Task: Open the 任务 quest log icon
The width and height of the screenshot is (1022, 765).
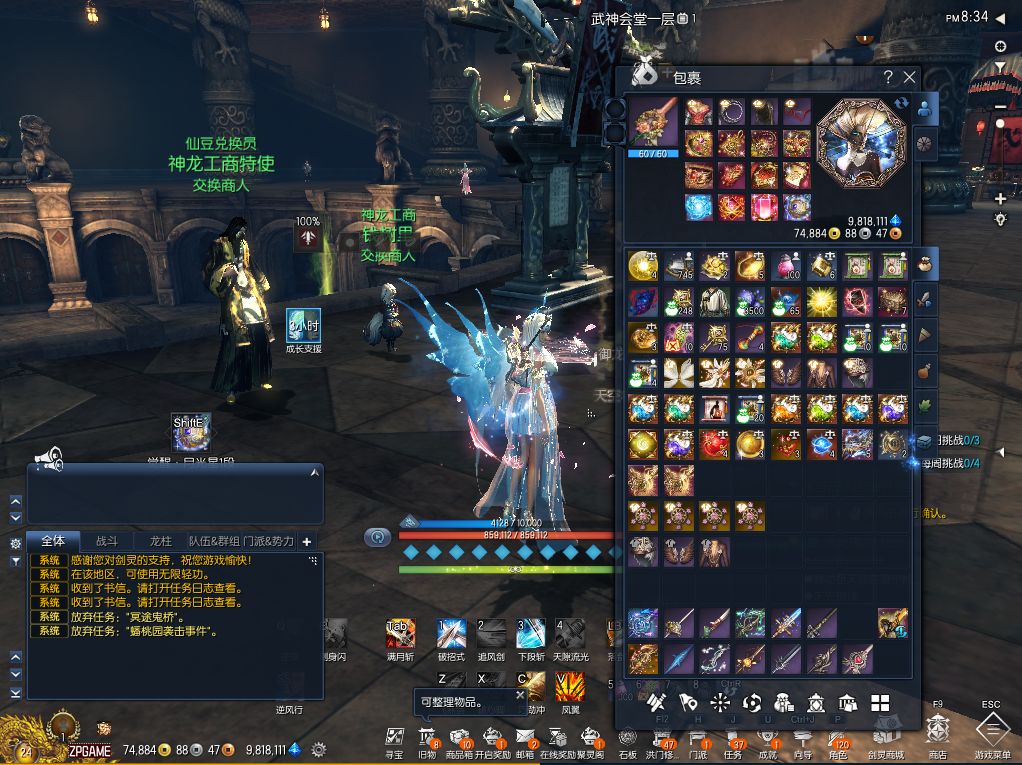Action: click(733, 738)
